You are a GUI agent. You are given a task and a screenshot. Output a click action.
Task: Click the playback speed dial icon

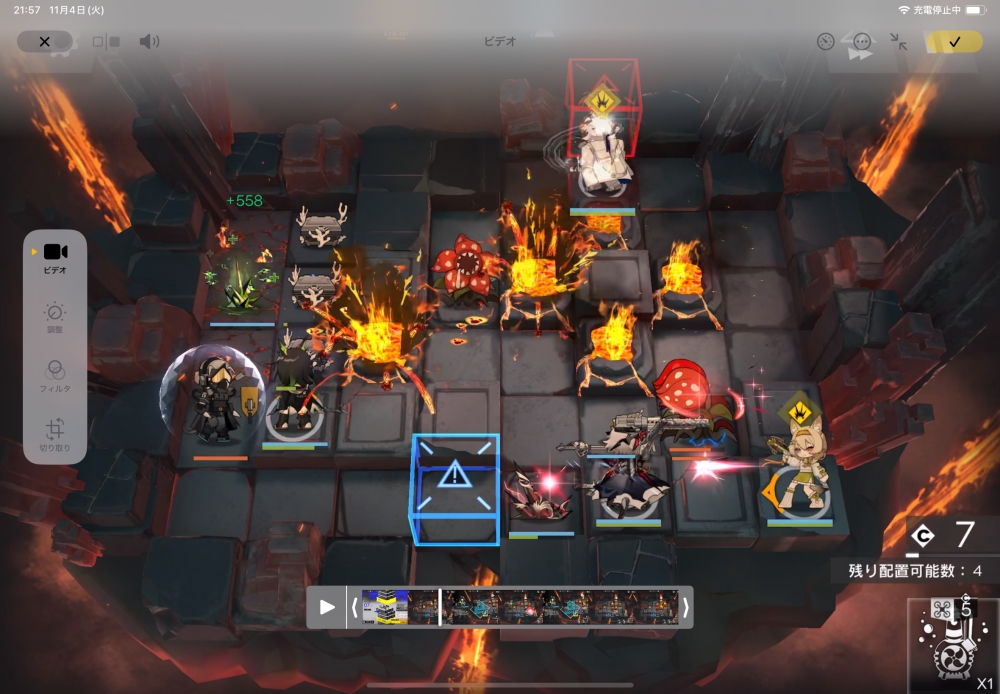825,42
